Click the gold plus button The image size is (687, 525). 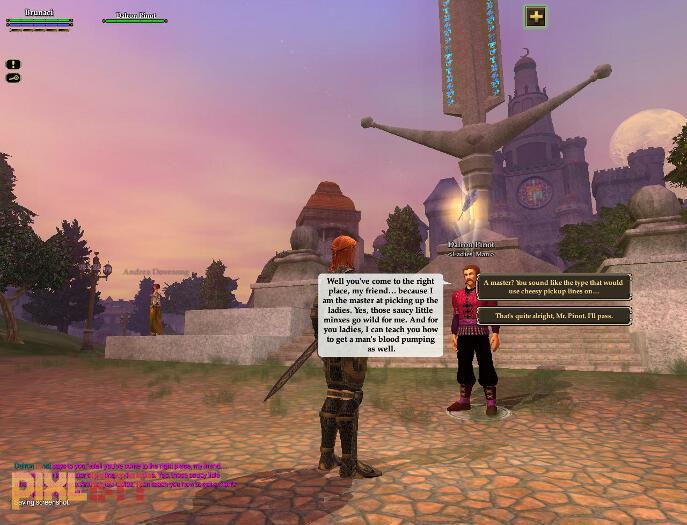(x=536, y=16)
